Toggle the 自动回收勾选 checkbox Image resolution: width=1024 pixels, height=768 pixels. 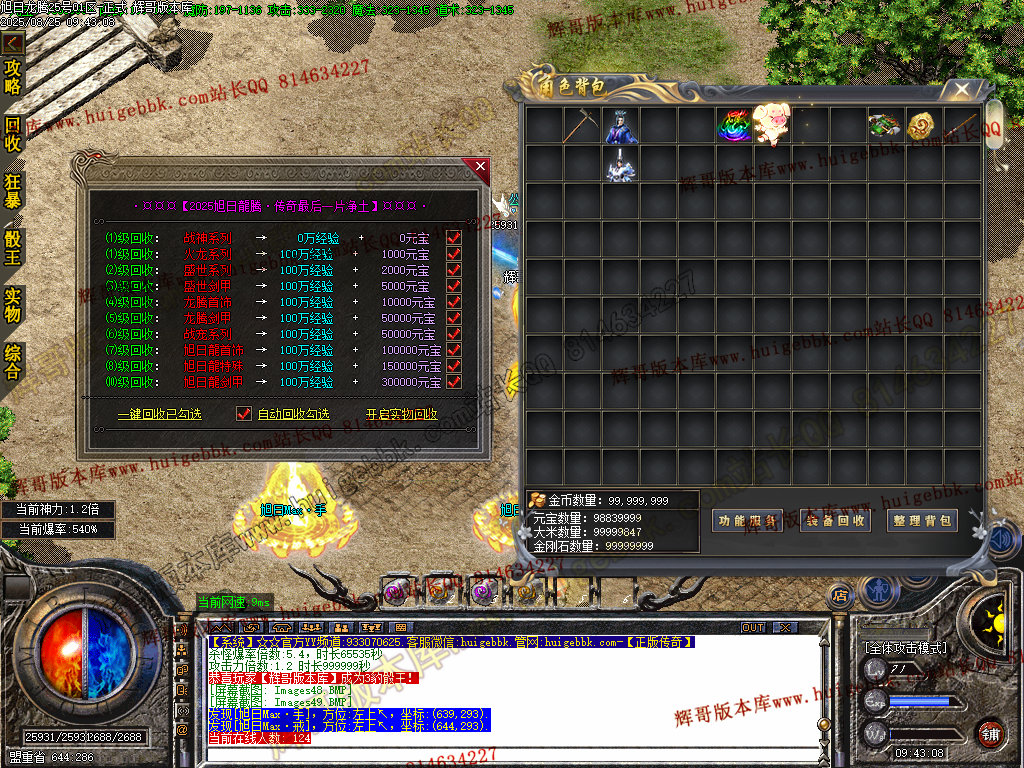[243, 414]
